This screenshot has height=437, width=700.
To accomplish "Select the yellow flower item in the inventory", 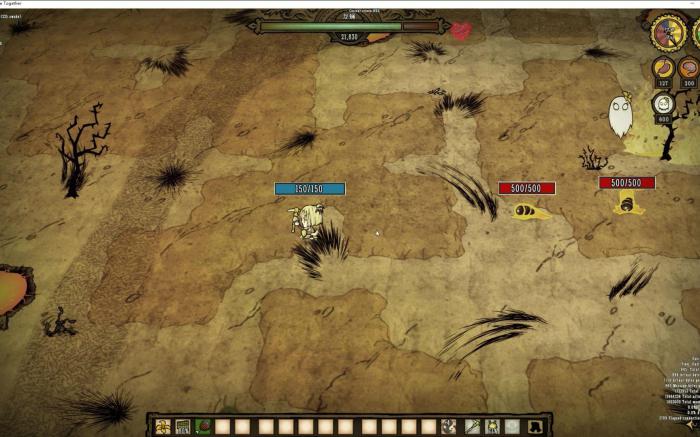I will coord(162,427).
